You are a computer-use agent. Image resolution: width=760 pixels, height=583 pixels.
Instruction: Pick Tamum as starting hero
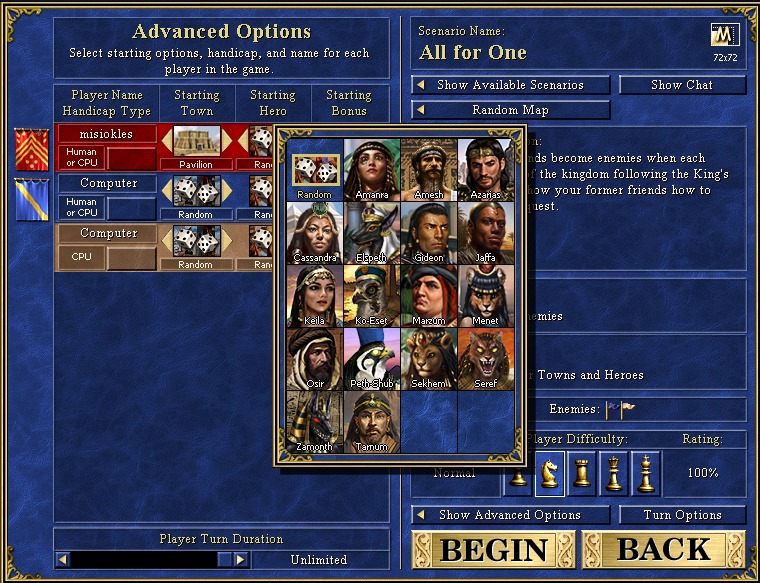(372, 421)
